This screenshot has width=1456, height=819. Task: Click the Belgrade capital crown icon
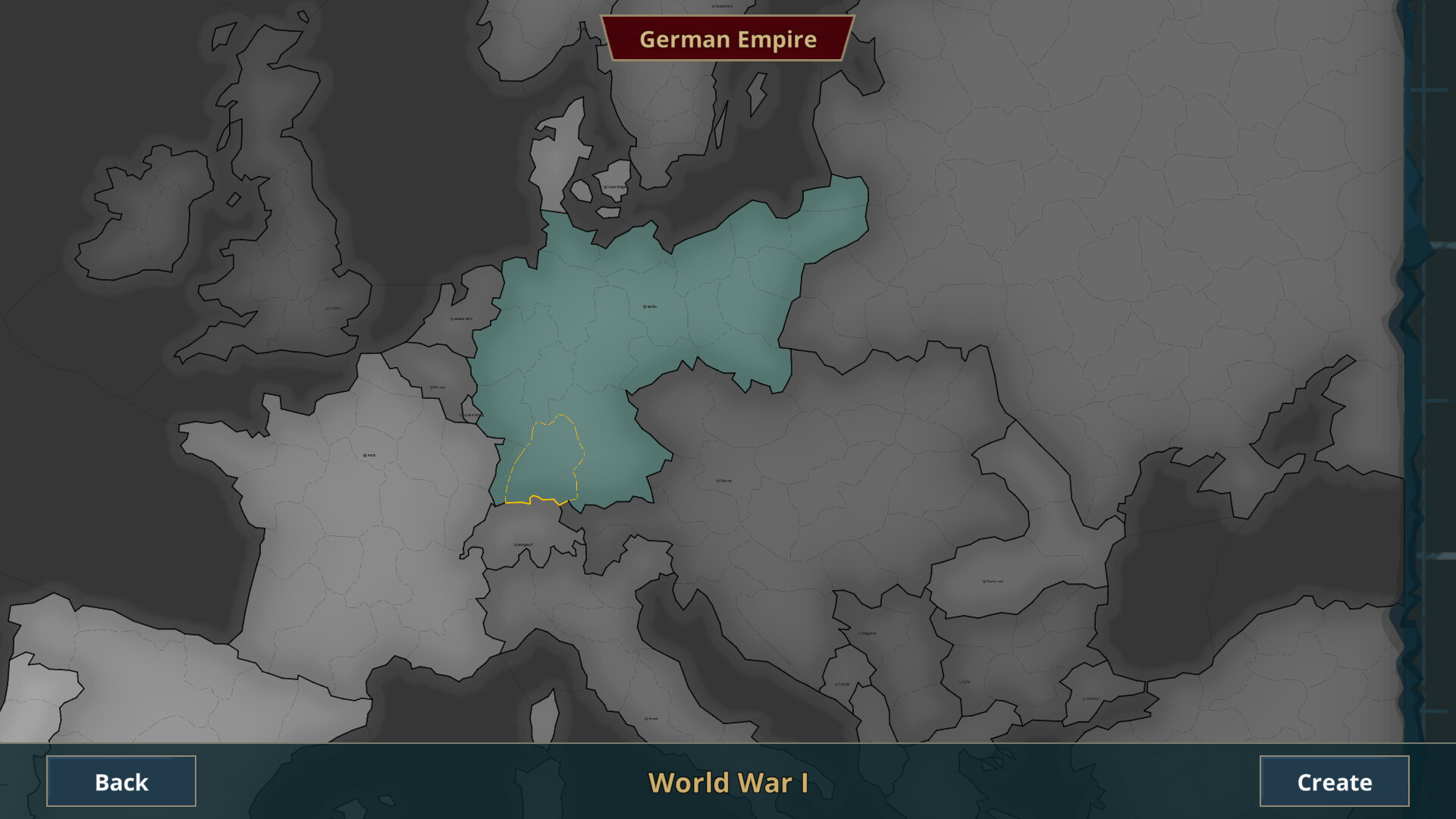tap(859, 633)
